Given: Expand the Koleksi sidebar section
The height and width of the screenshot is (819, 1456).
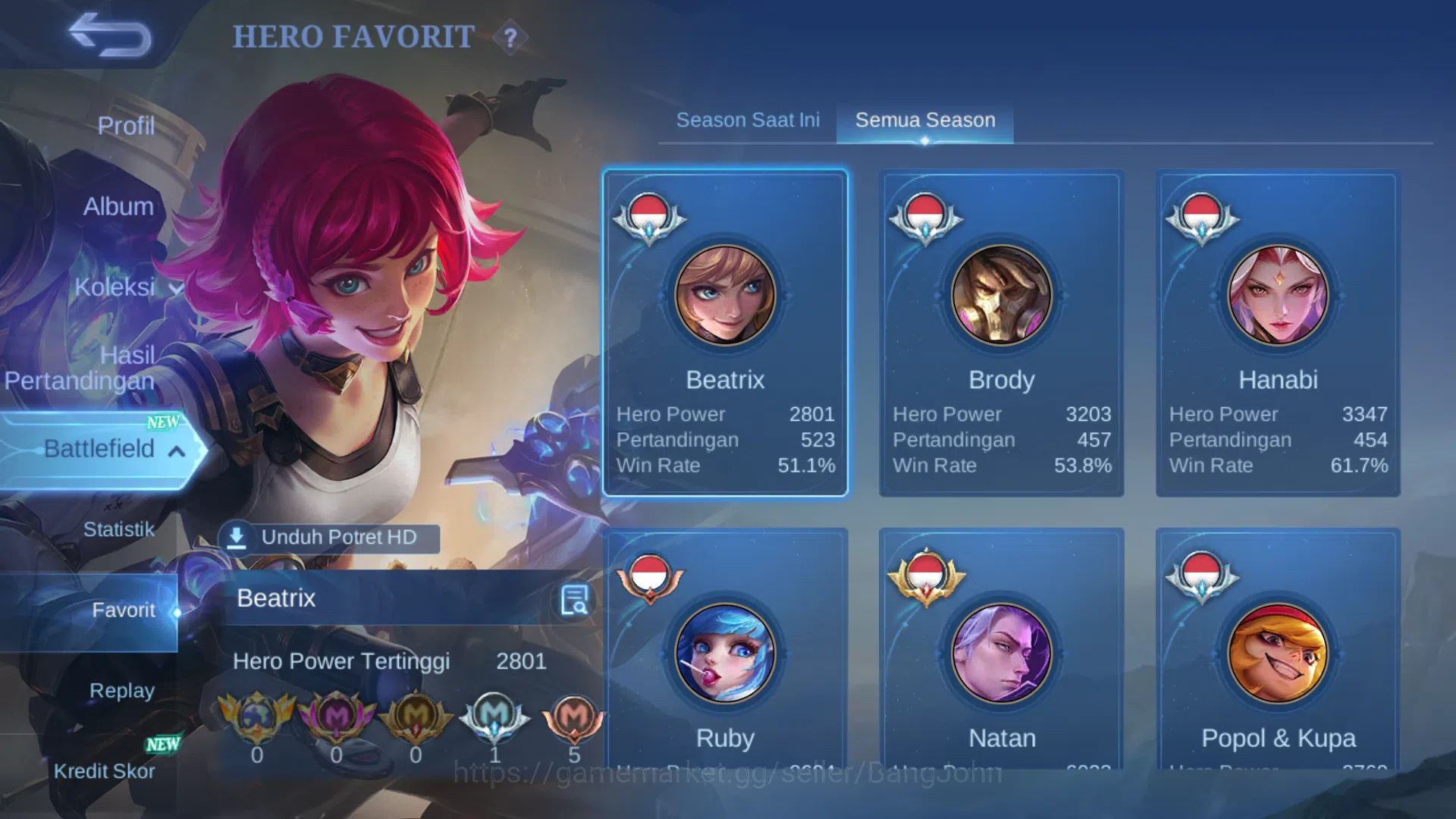Looking at the screenshot, I should [x=127, y=288].
